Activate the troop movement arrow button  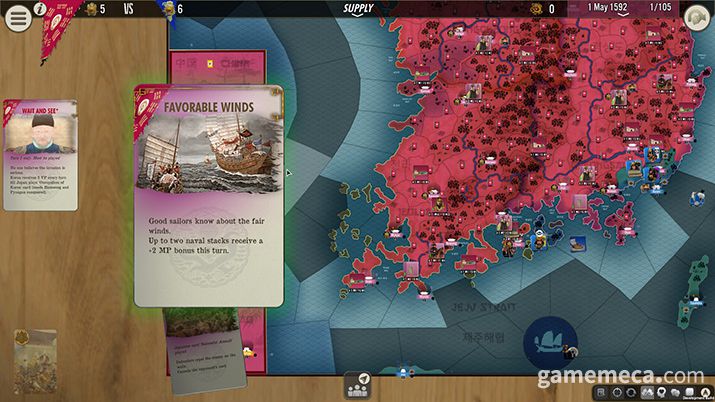tap(360, 384)
